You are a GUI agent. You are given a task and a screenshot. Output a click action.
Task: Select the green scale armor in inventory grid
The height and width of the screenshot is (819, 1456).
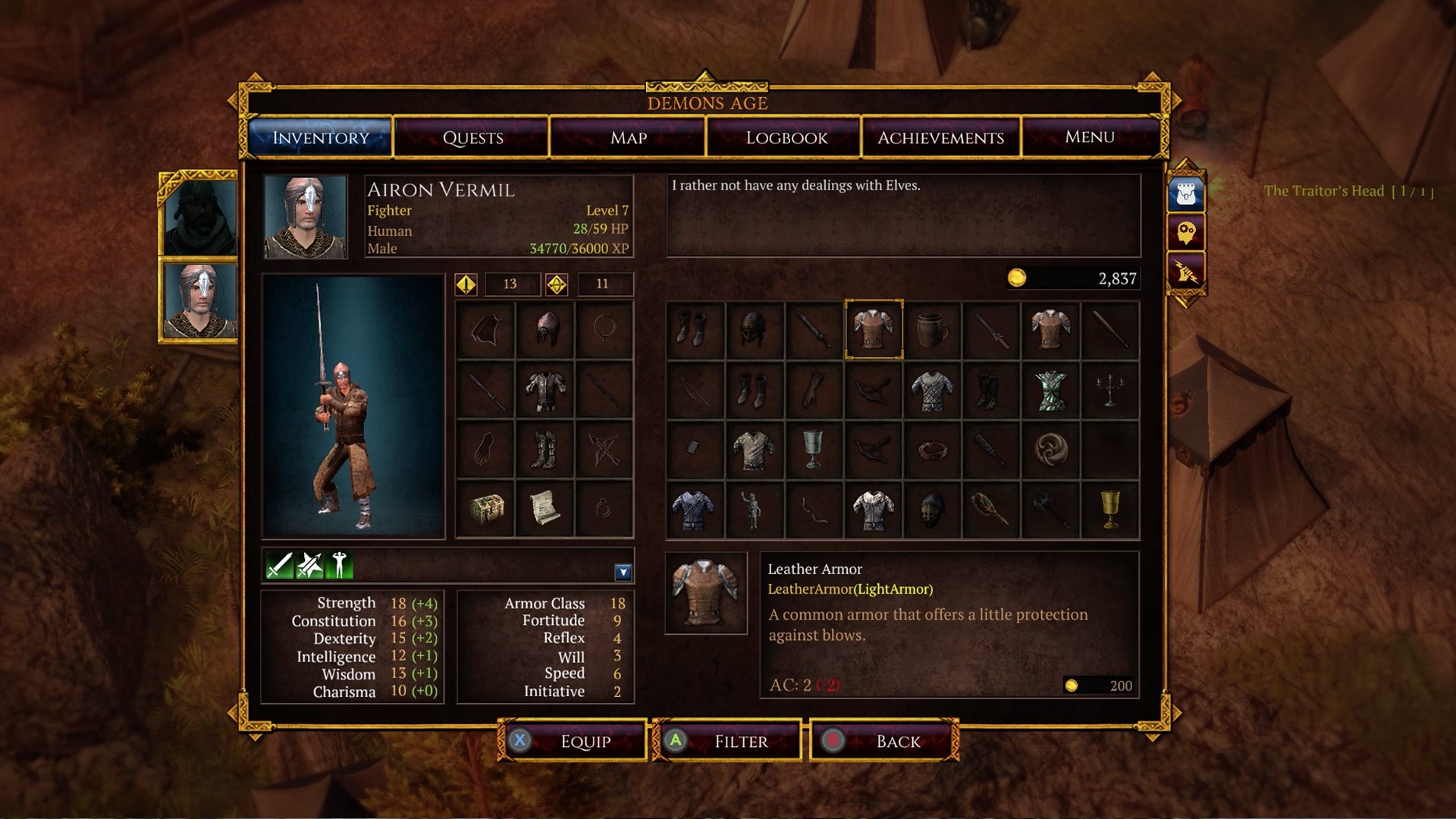pyautogui.click(x=1051, y=391)
